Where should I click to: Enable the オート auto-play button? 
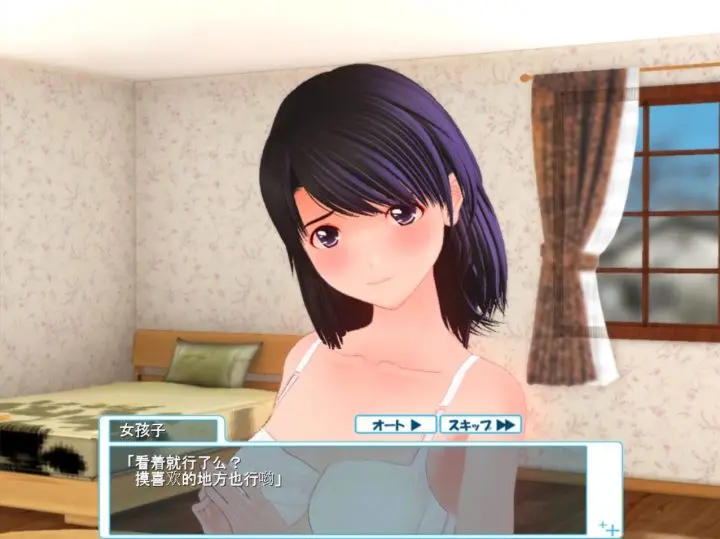396,425
